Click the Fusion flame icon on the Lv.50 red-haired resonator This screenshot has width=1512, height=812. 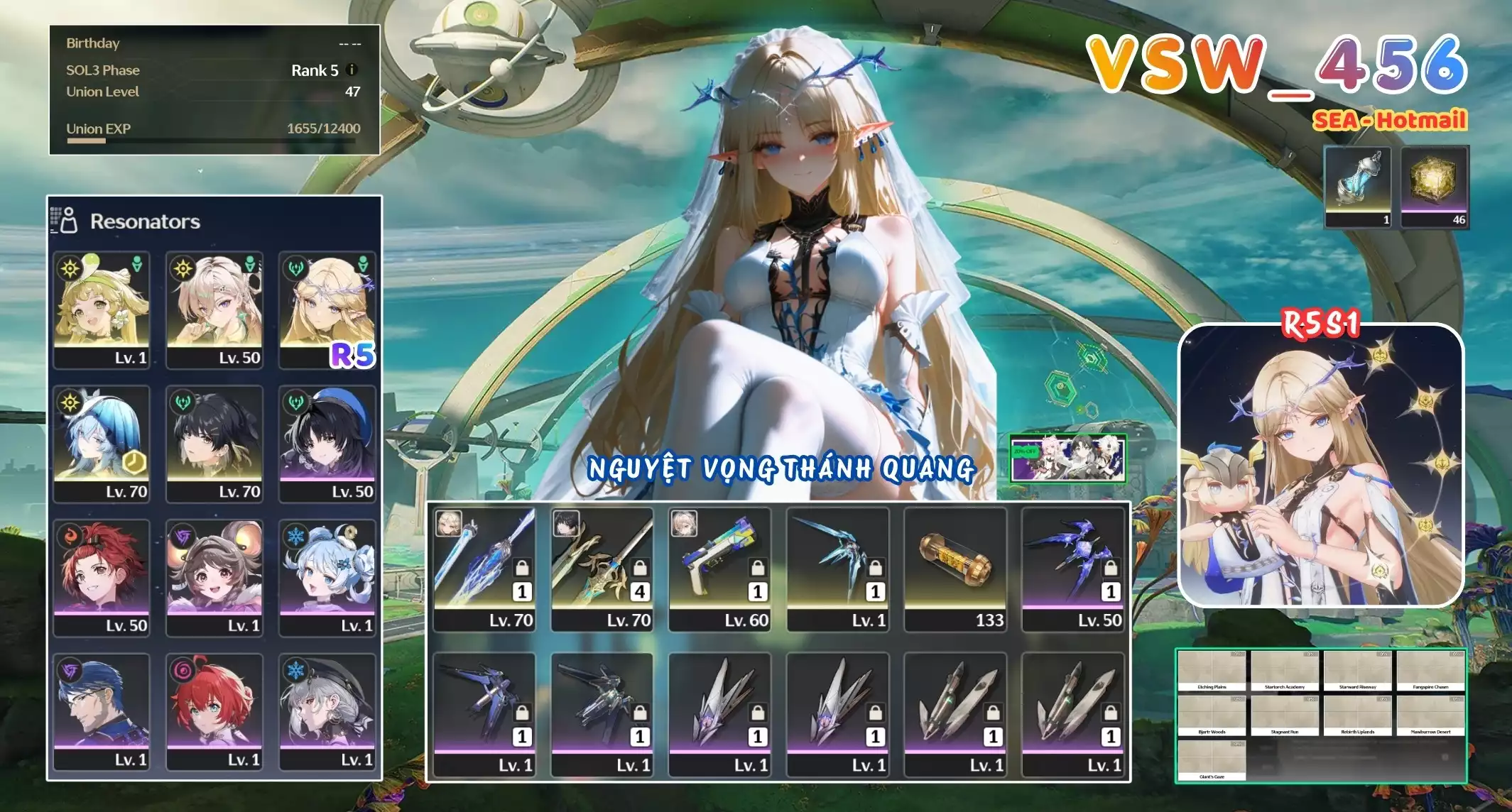[71, 536]
